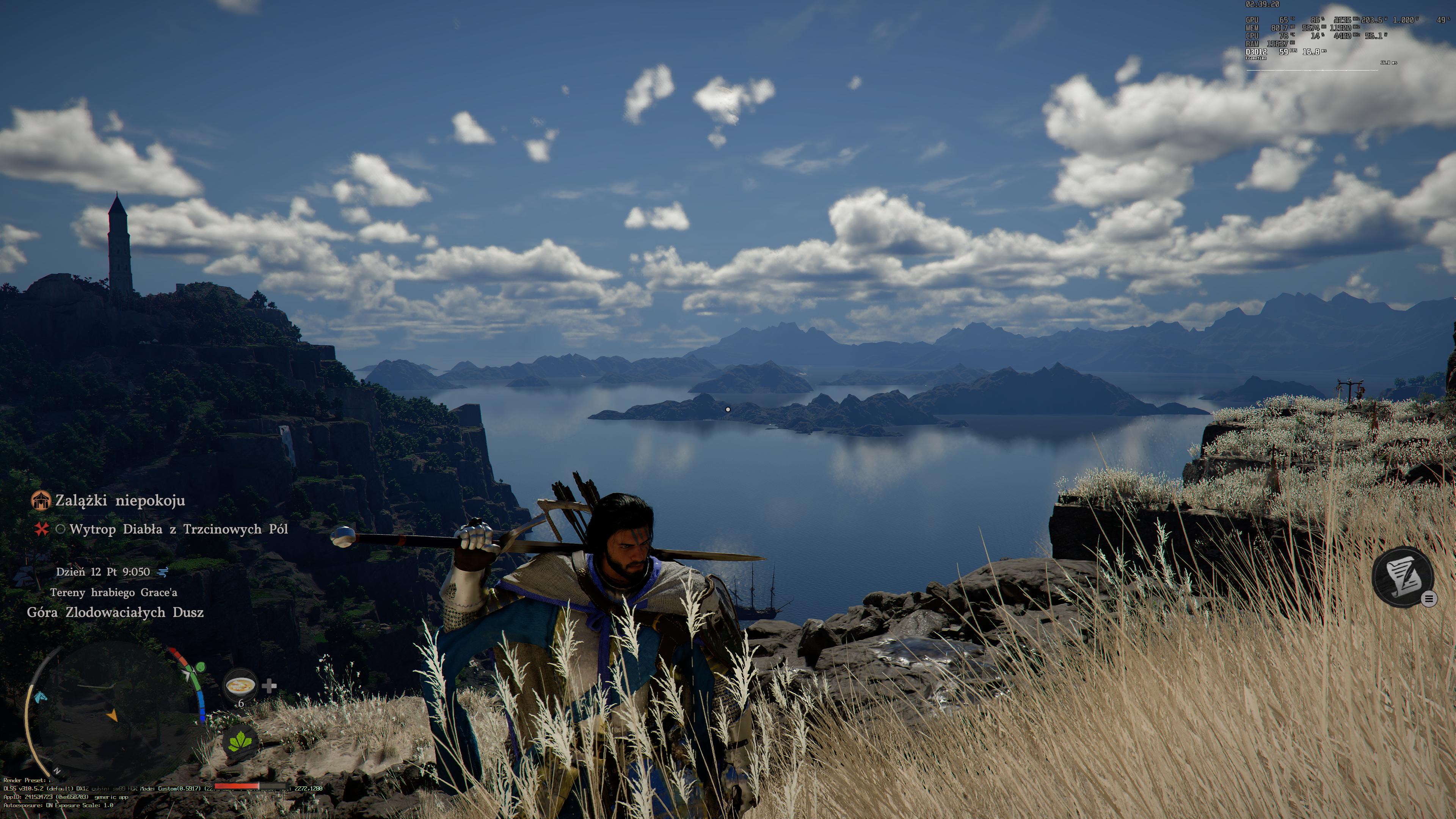The width and height of the screenshot is (1456, 819).
Task: Click the orange tent quest icon
Action: click(x=41, y=500)
